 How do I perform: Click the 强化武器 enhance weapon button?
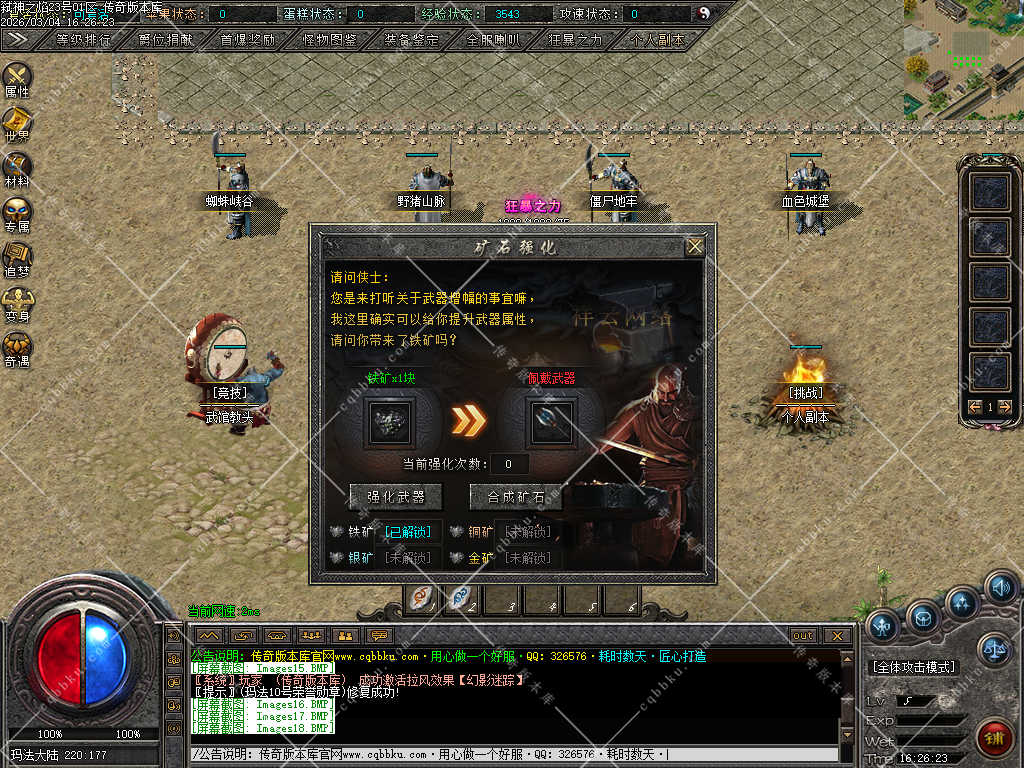click(396, 496)
